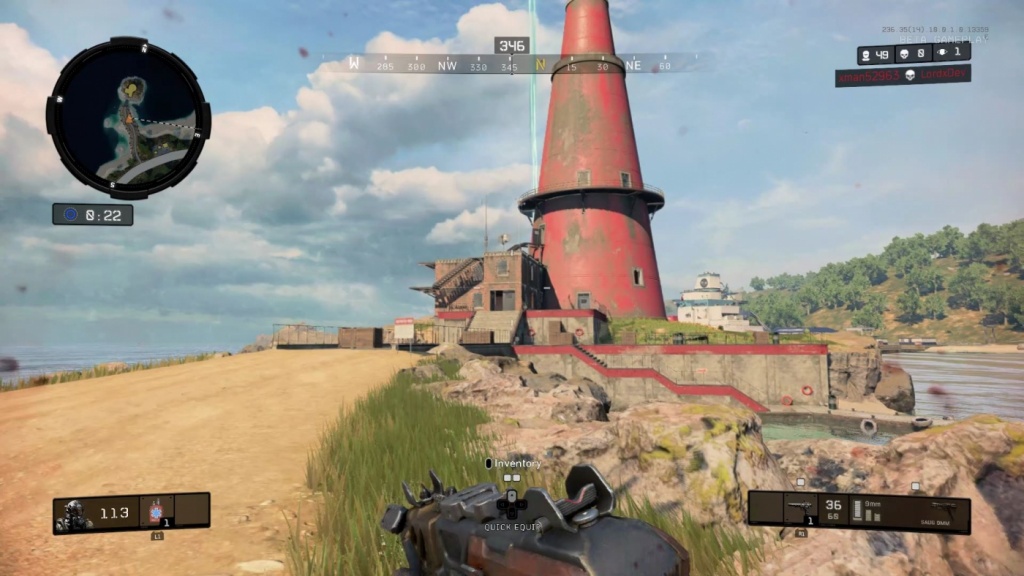Click the soldier portrait in health panel
This screenshot has width=1024, height=576.
pyautogui.click(x=74, y=513)
